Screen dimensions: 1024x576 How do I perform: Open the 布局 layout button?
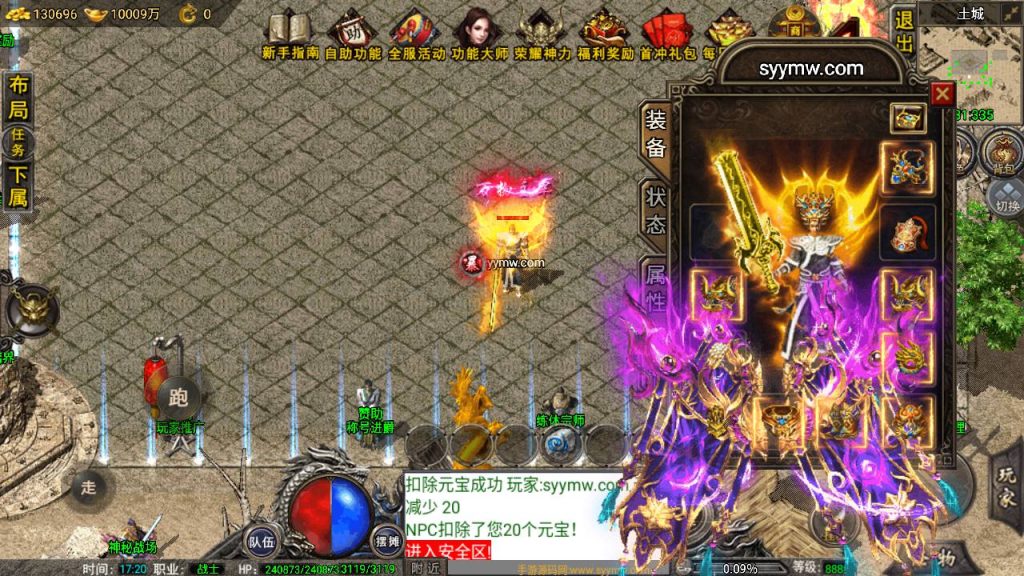tap(18, 98)
